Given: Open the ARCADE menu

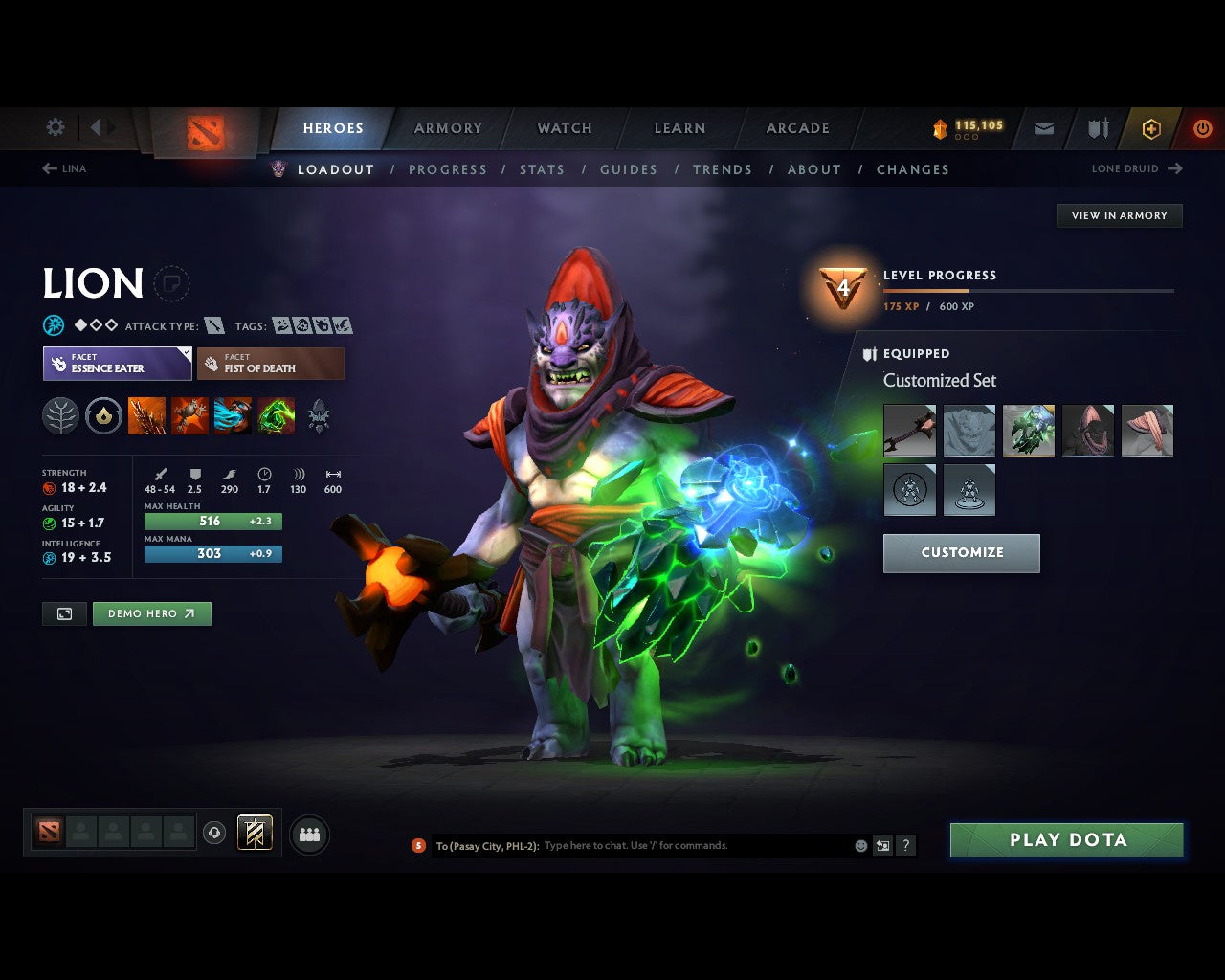Looking at the screenshot, I should [x=797, y=128].
